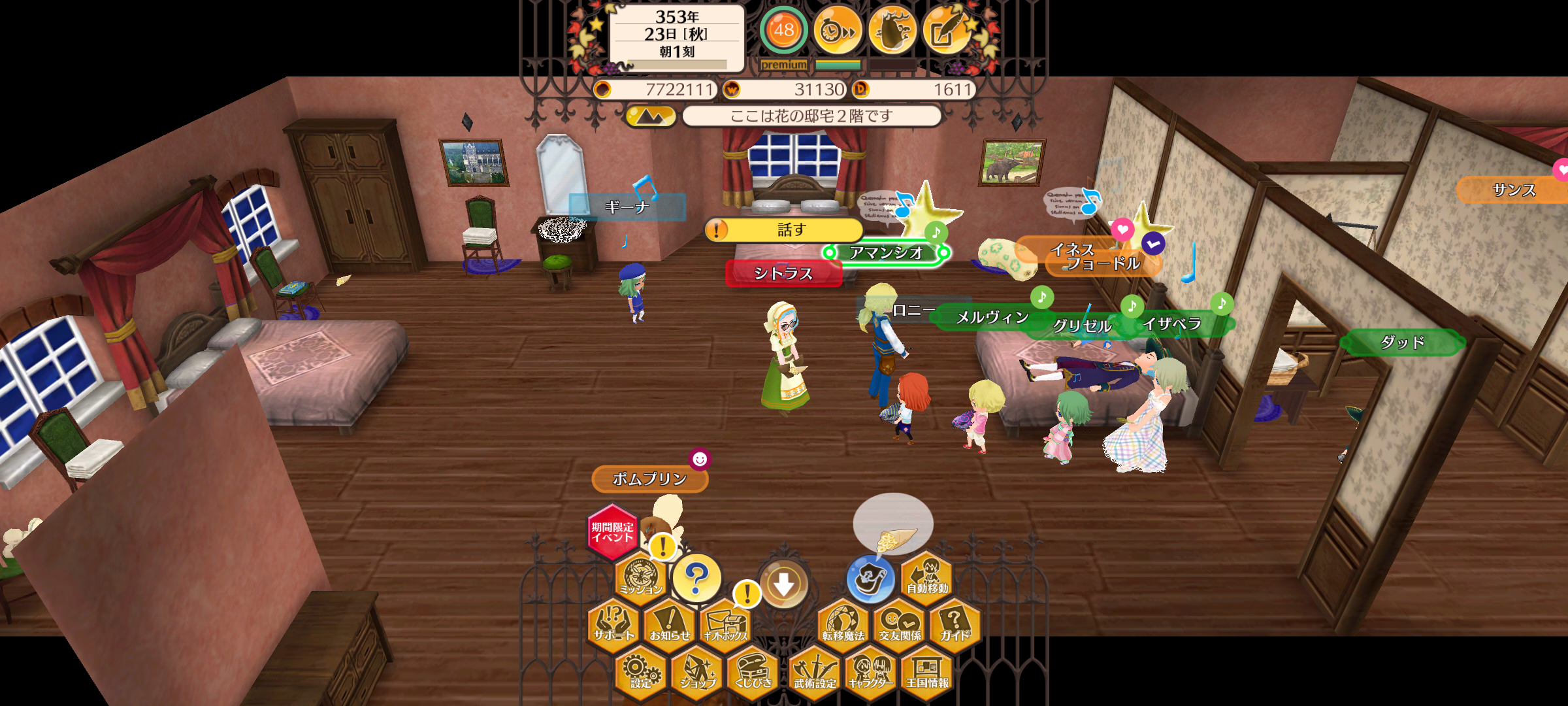Open the くじびき (Lottery) menu

point(753,673)
